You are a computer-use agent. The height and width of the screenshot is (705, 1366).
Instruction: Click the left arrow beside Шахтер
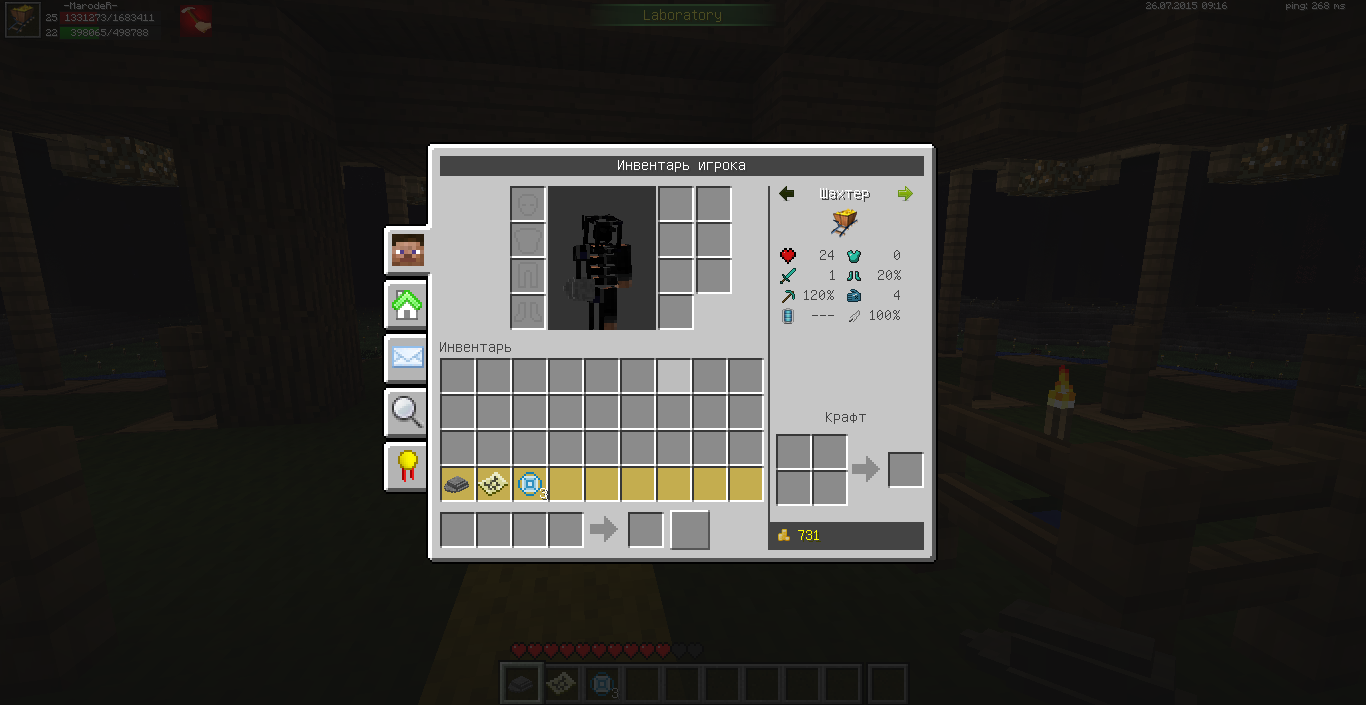(x=786, y=194)
